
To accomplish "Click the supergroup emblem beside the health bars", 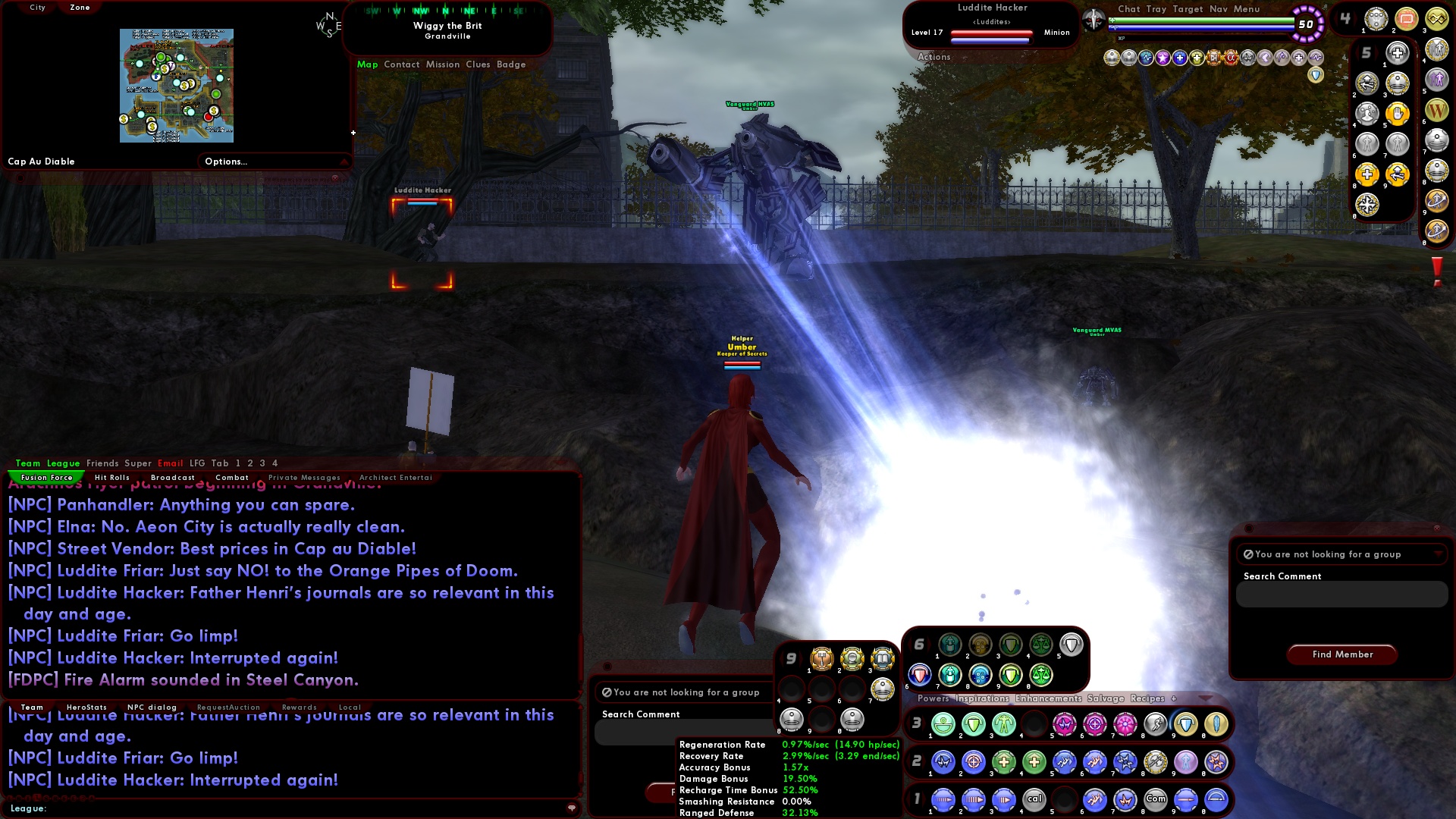I will (x=1095, y=18).
